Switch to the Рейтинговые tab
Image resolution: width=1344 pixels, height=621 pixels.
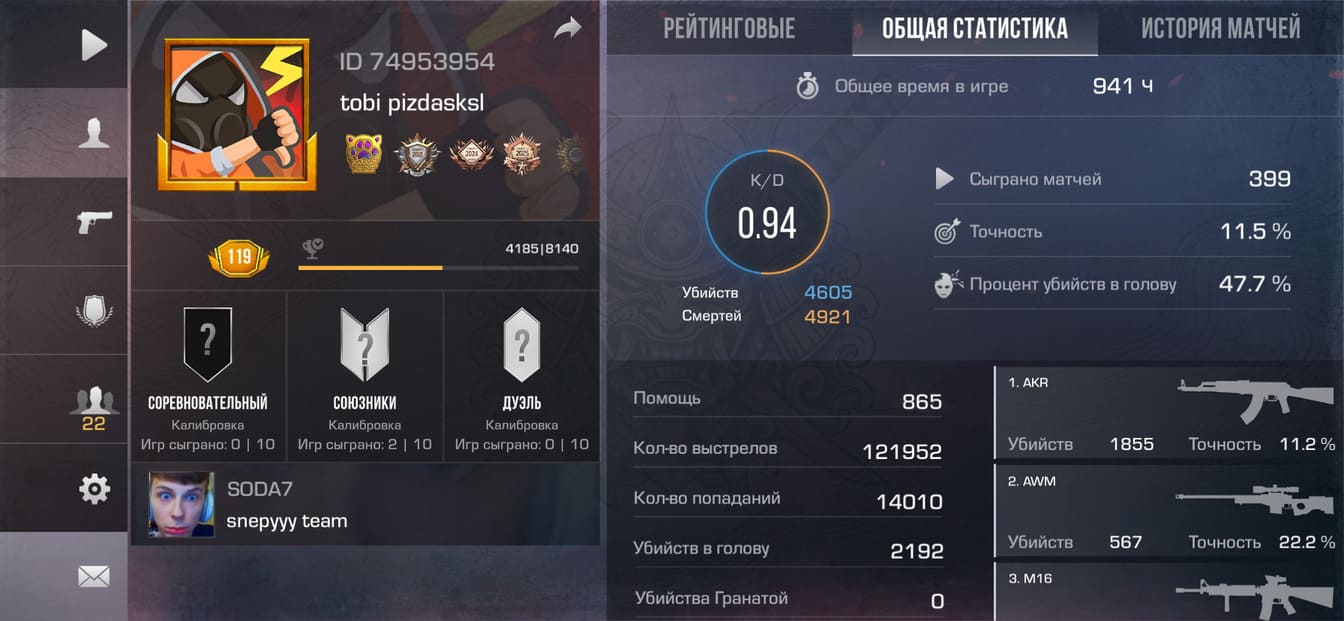point(729,28)
